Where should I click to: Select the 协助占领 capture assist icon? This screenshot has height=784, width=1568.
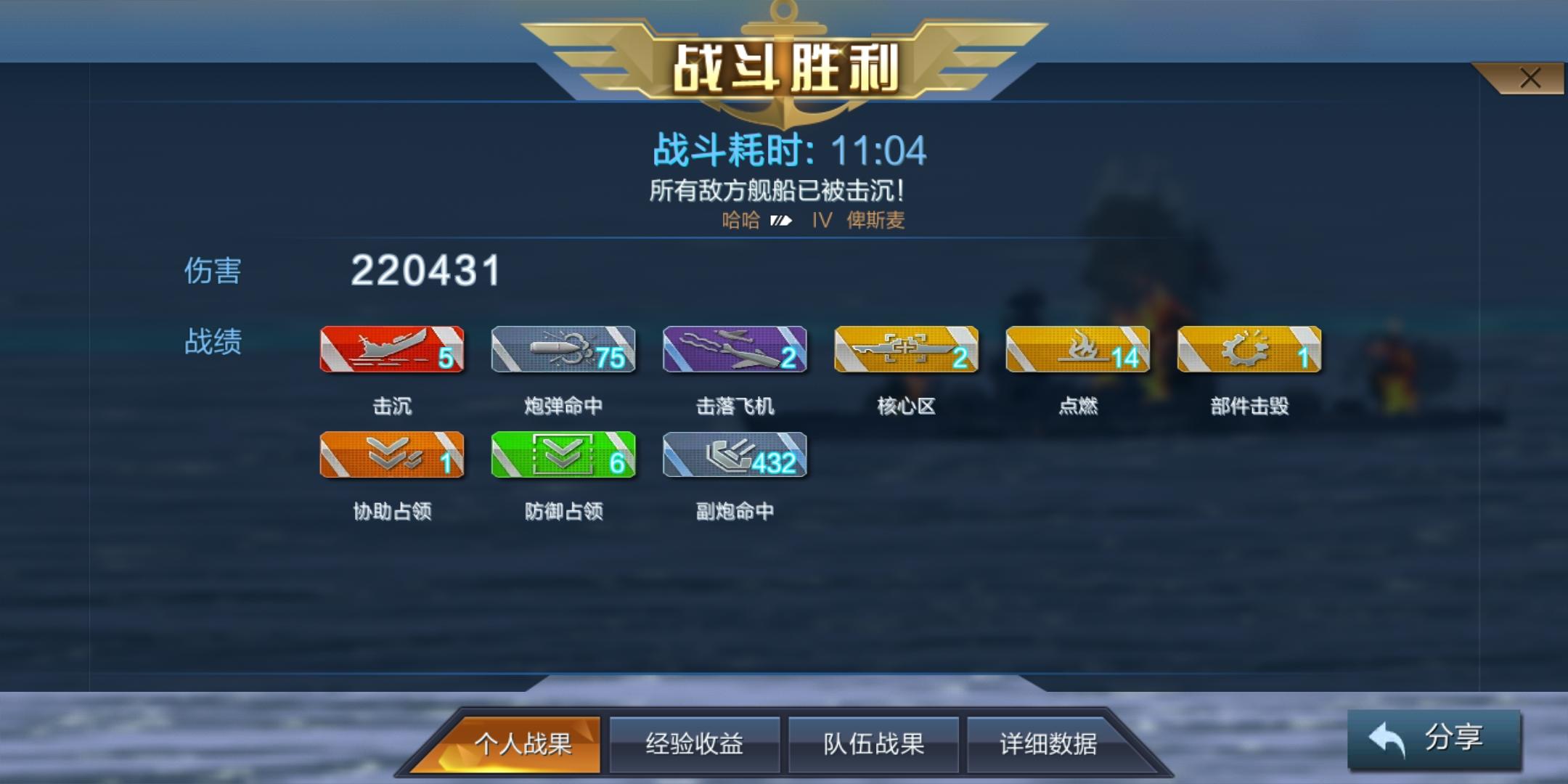coord(392,456)
